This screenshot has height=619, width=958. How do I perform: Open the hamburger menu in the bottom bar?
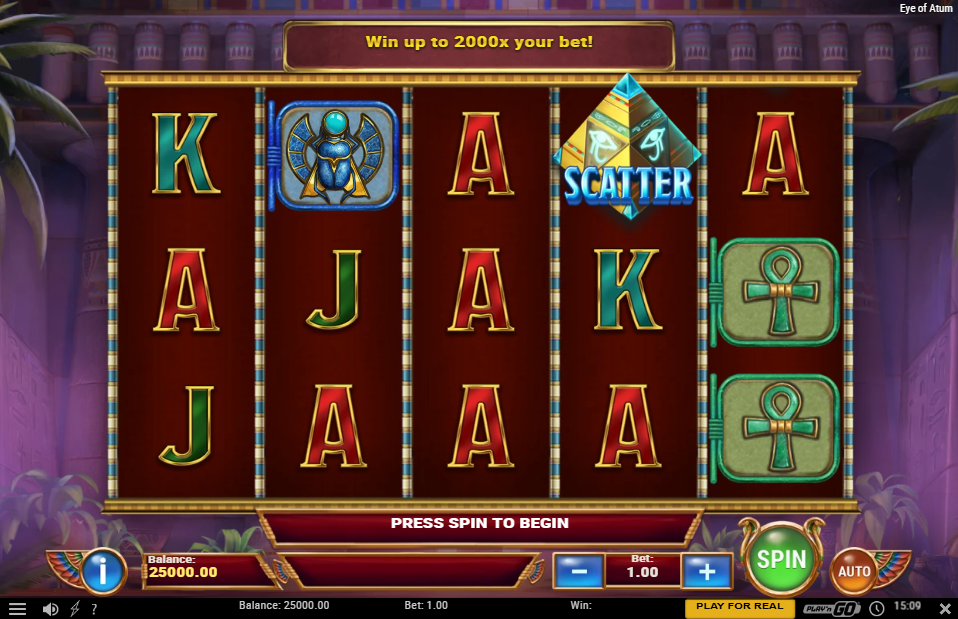(x=17, y=608)
